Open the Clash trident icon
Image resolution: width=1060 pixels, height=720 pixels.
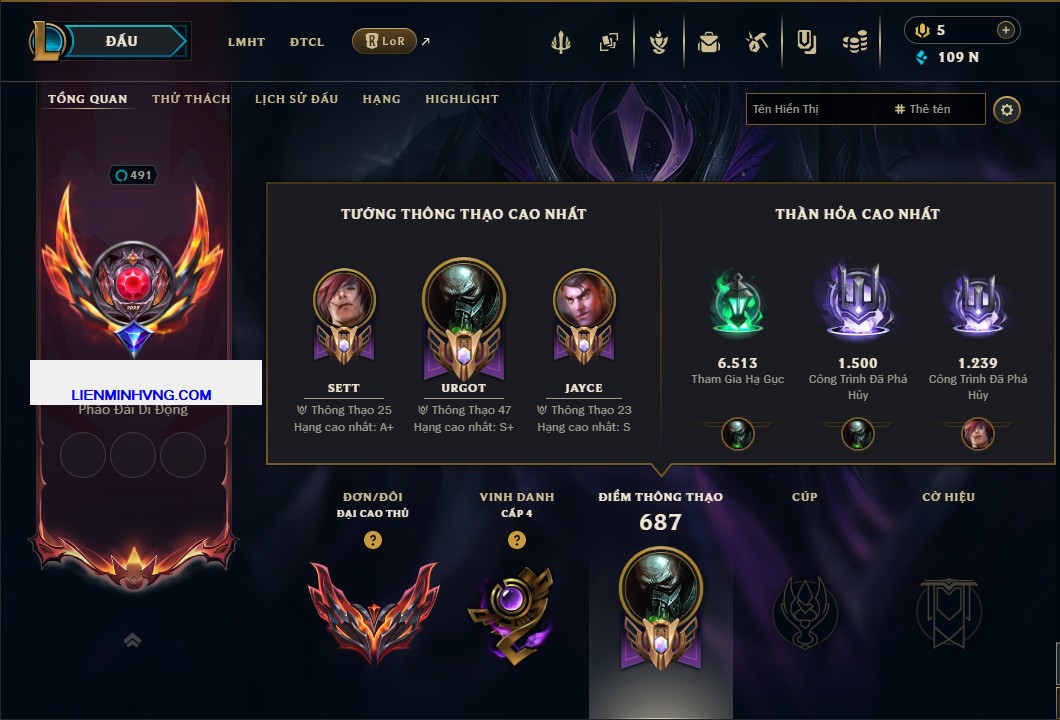coord(561,42)
